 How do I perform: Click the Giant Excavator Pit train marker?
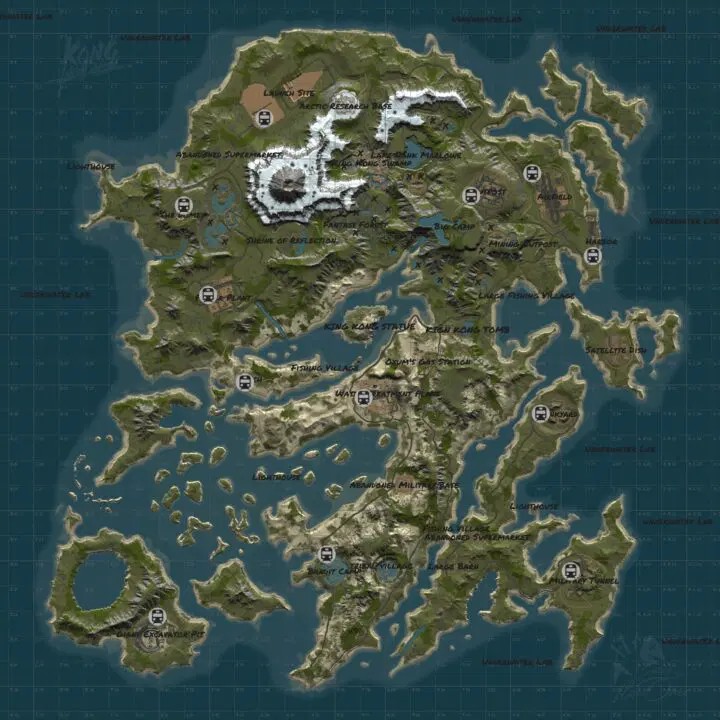coord(155,616)
